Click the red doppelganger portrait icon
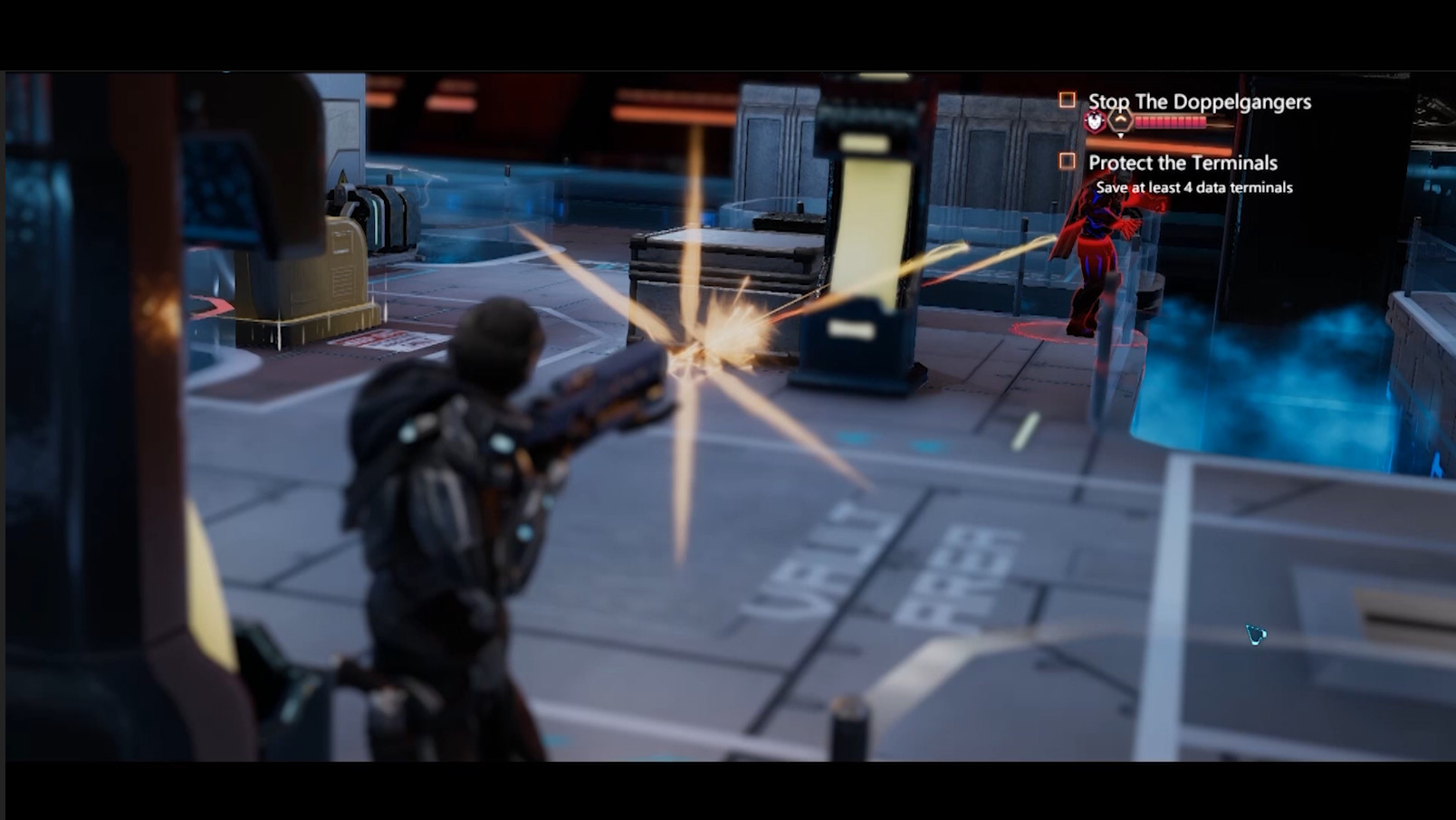Viewport: 1456px width, 820px height. (x=1095, y=122)
